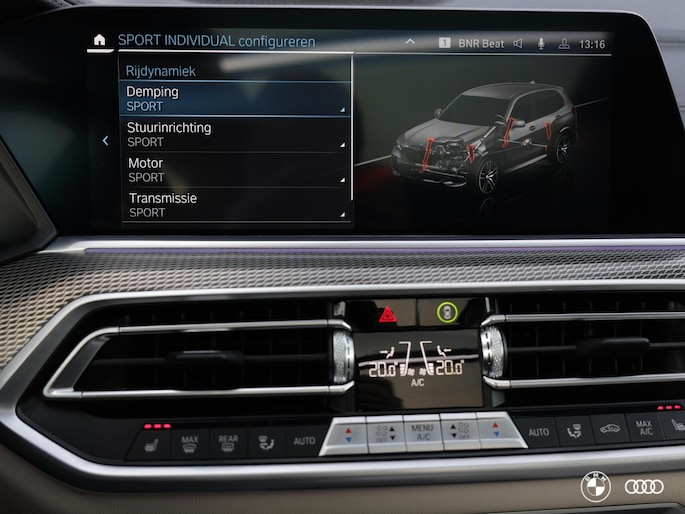Select the Demping SPORT row
The image size is (685, 514).
coord(235,98)
